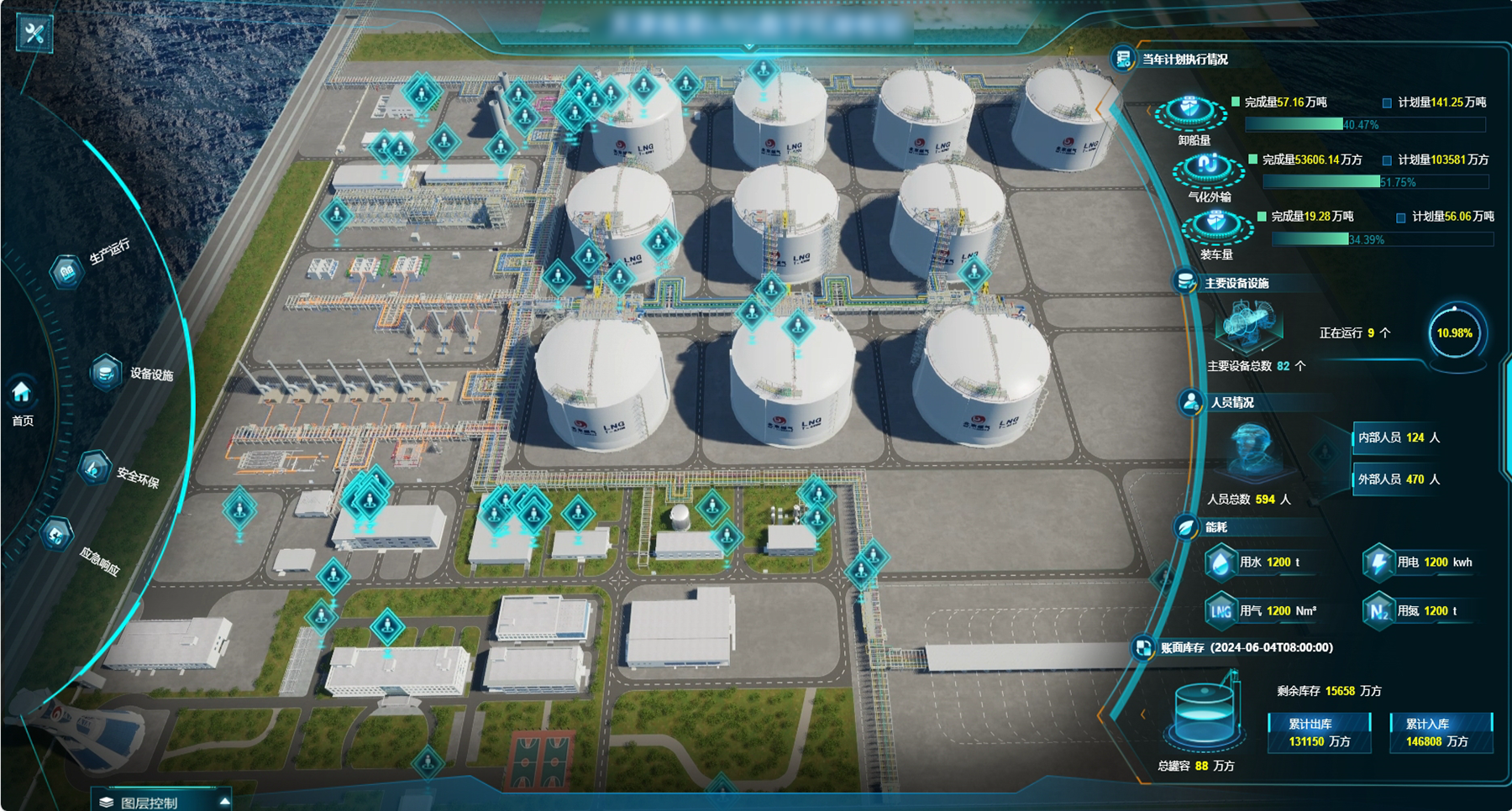Click the 气化外输 icon
The width and height of the screenshot is (1512, 811).
point(1208,168)
